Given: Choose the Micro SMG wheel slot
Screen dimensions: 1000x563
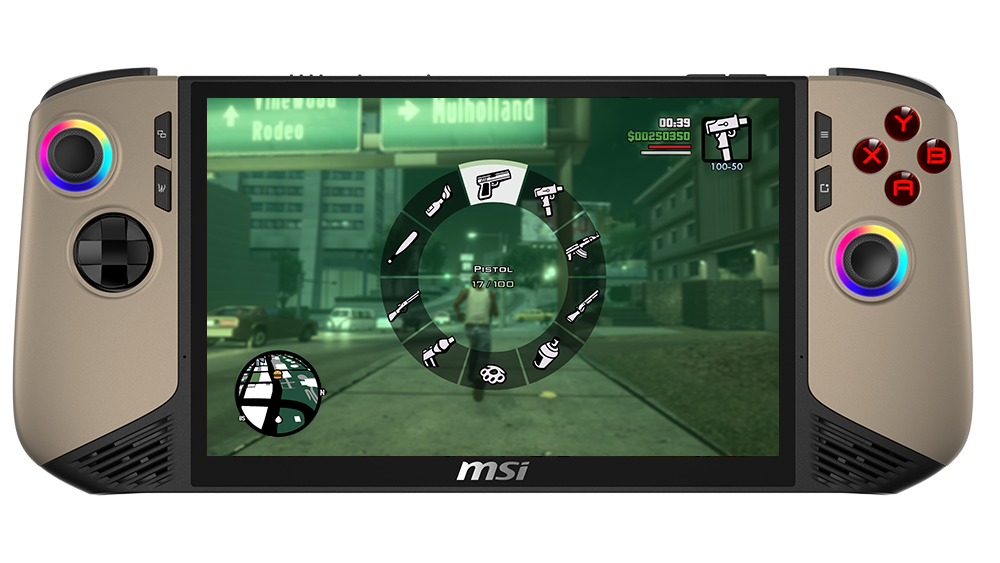Looking at the screenshot, I should (547, 199).
